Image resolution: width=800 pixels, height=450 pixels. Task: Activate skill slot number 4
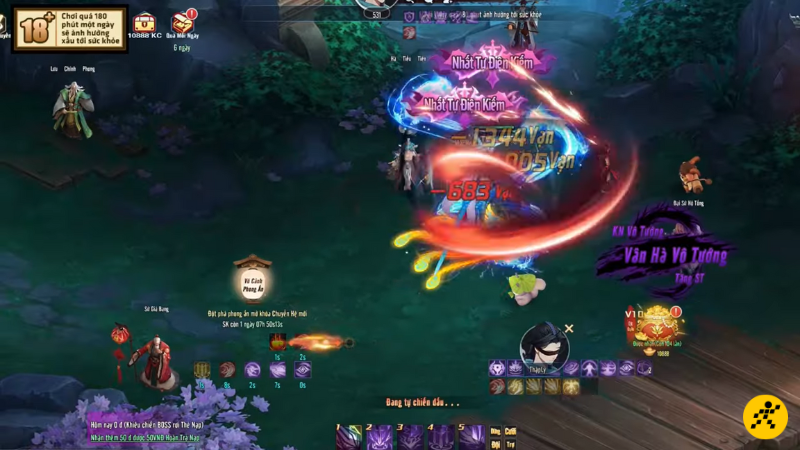point(441,436)
